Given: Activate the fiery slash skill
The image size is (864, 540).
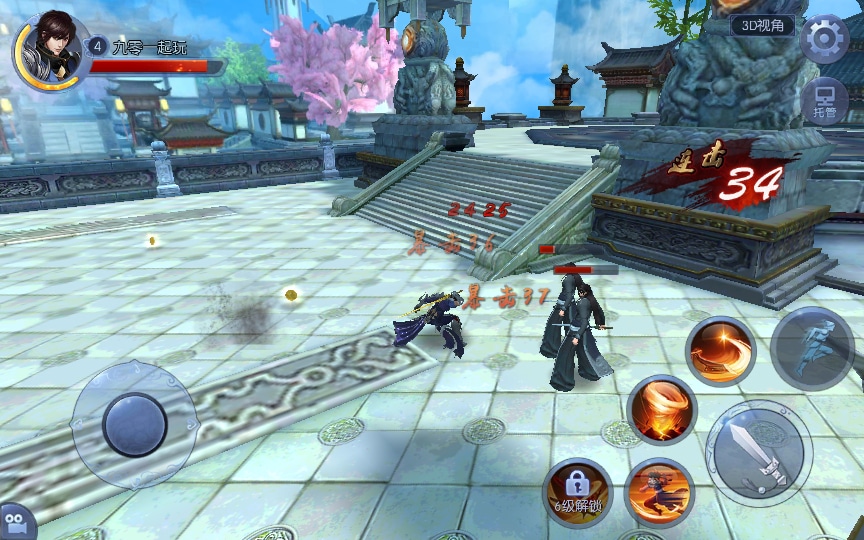Looking at the screenshot, I should [x=720, y=351].
